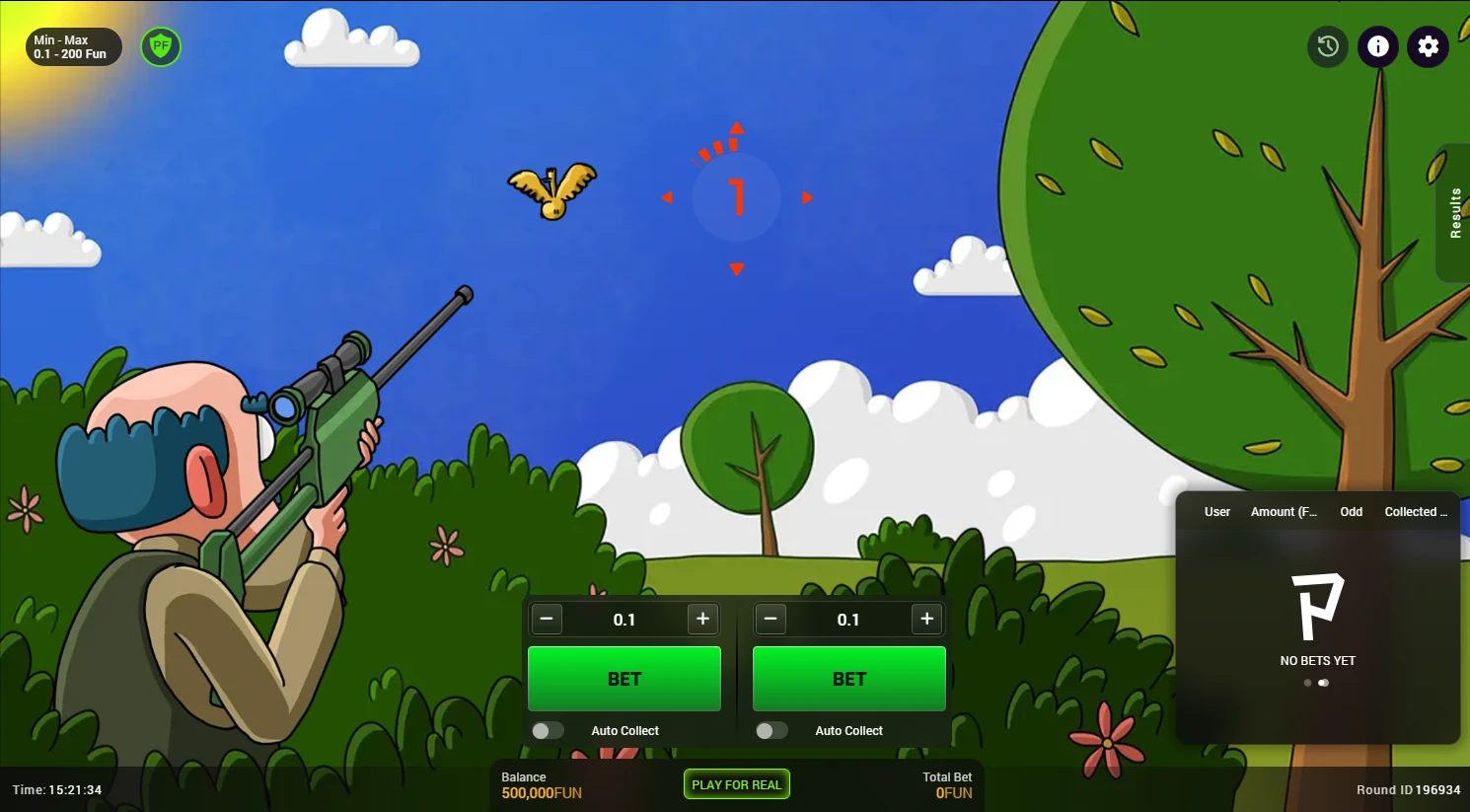Increase the right bet amount with plus

(x=926, y=619)
